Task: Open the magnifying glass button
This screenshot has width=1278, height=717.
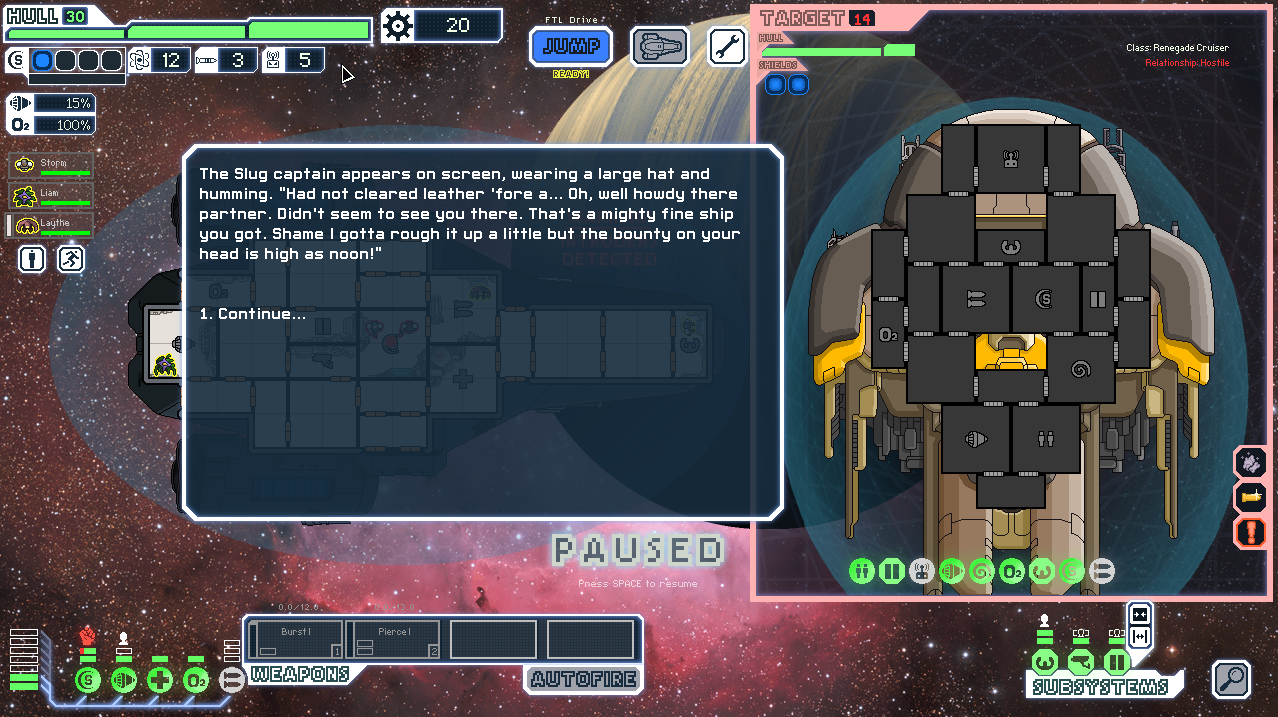Action: click(1232, 679)
